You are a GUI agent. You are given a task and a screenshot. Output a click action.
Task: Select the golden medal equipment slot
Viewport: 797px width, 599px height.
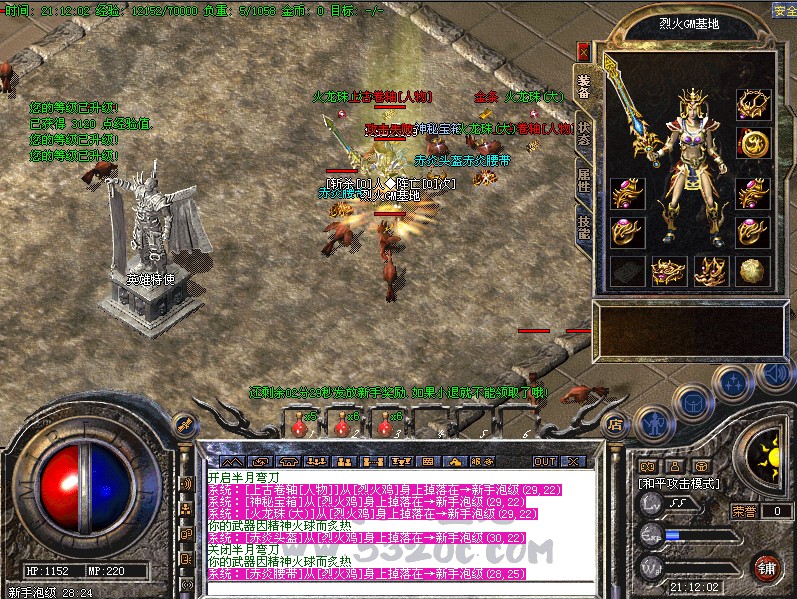pos(752,143)
